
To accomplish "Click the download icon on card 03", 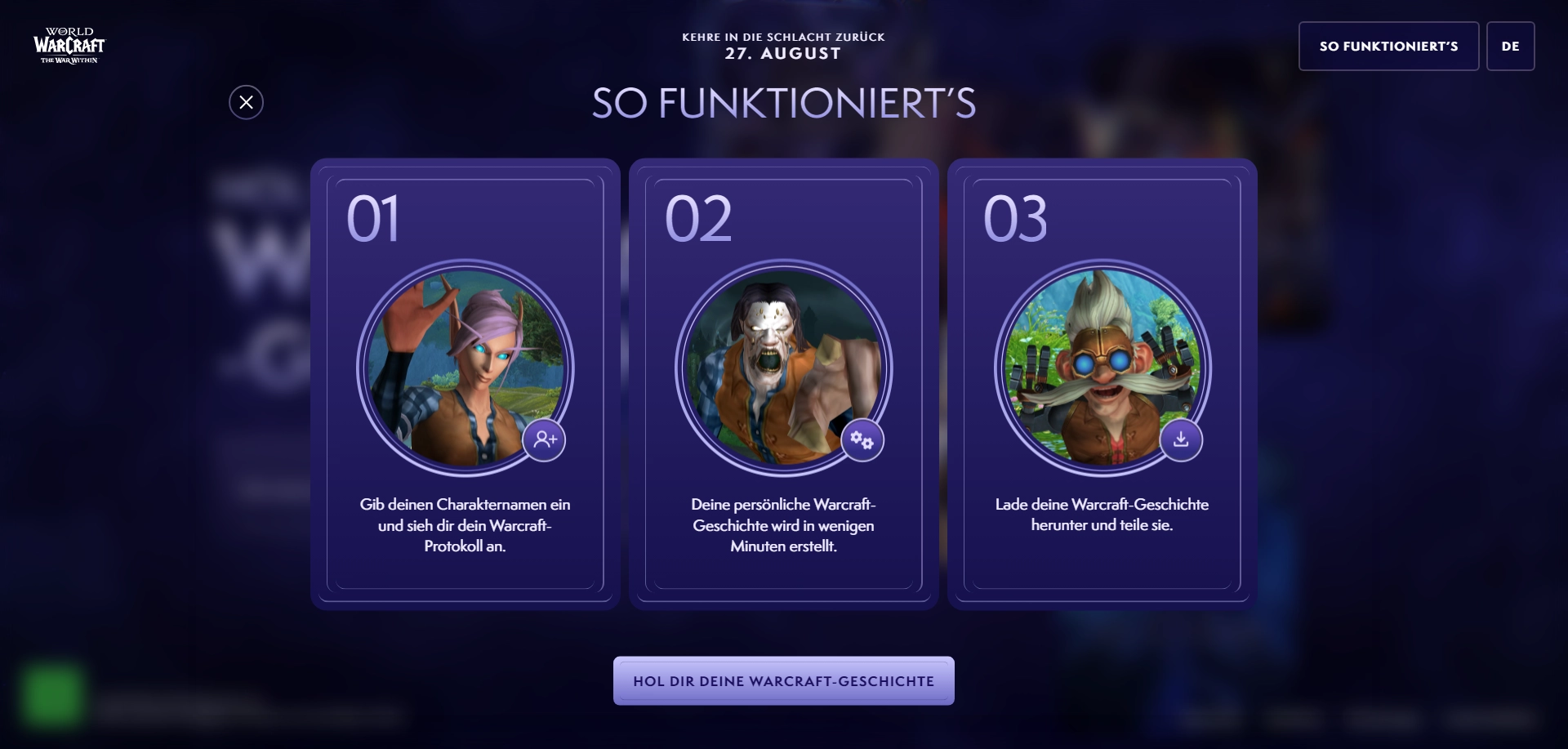I will [1181, 440].
